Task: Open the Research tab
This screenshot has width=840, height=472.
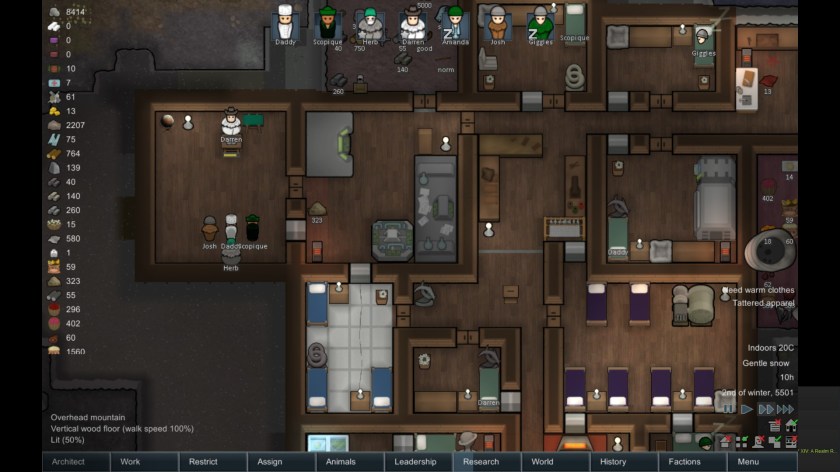Action: coord(481,462)
